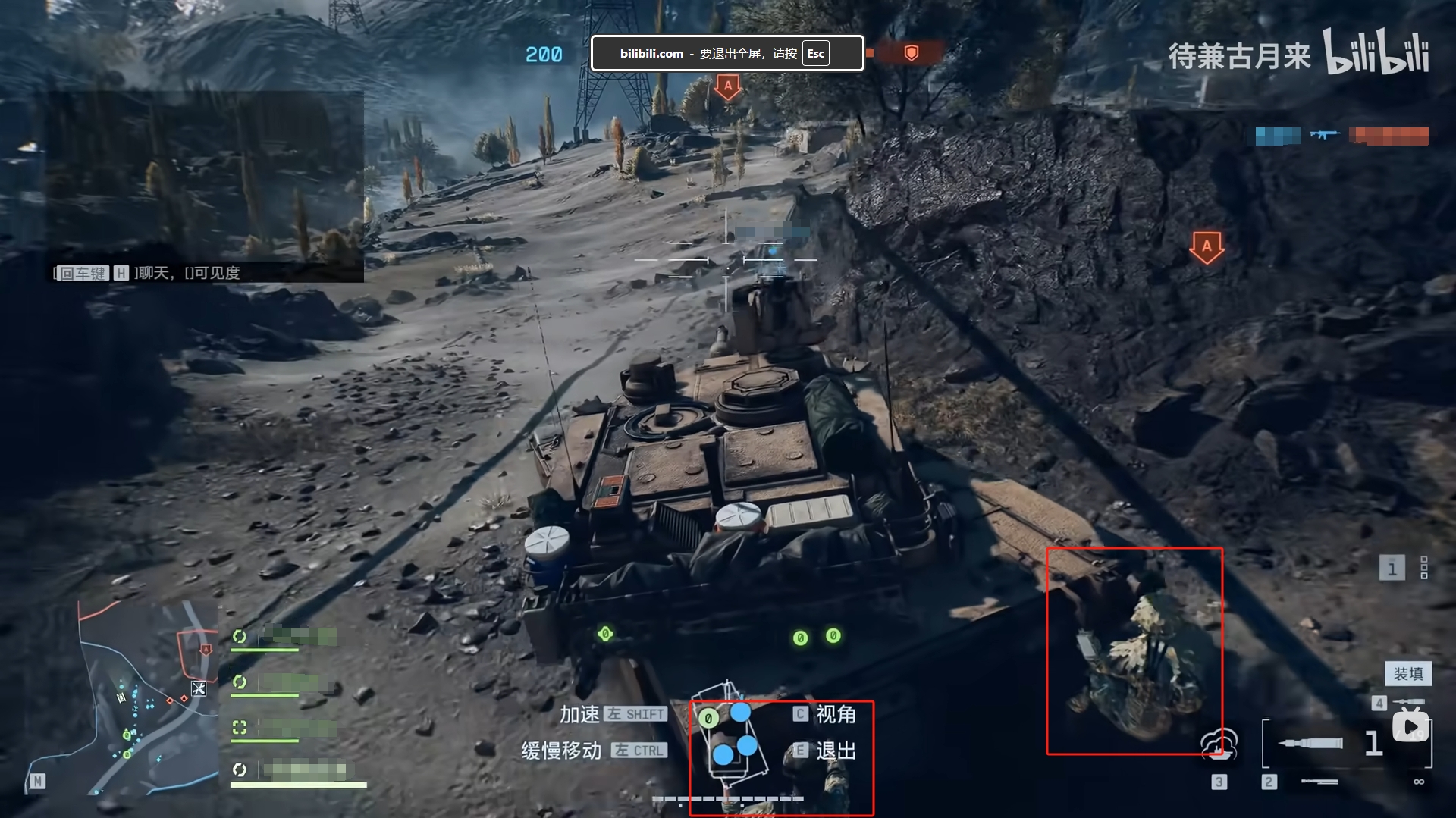Select the squad member with the square-bracket icon
The width and height of the screenshot is (1456, 818).
pos(240,728)
